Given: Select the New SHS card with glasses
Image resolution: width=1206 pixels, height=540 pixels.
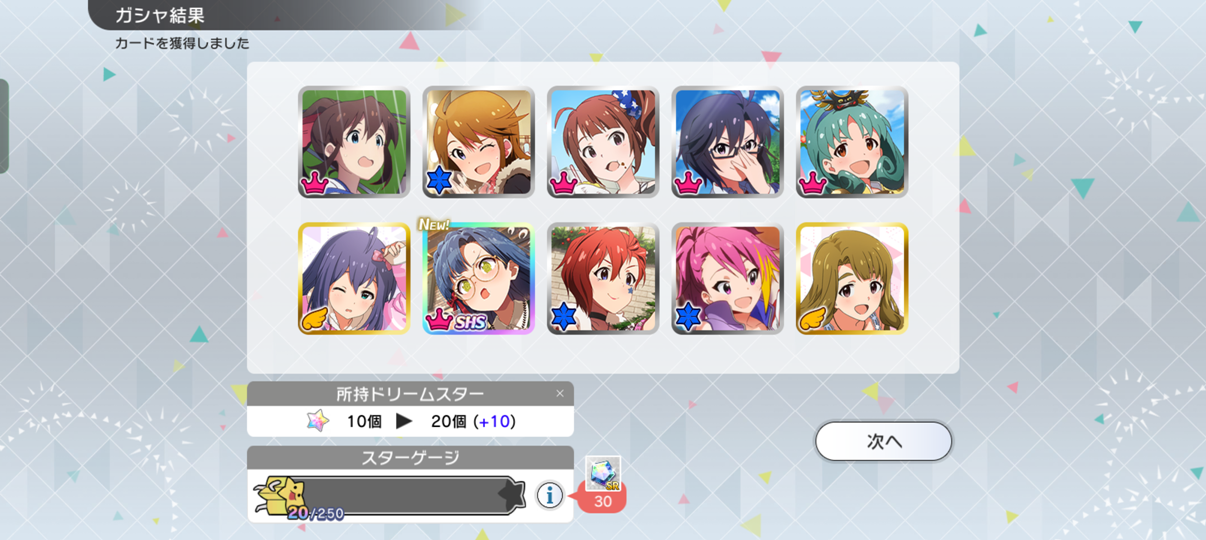Looking at the screenshot, I should point(478,279).
